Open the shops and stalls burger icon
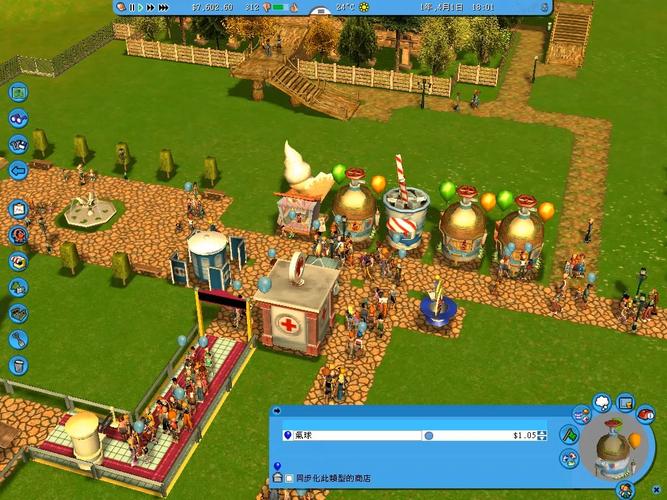This screenshot has height=500, width=667. [18, 261]
